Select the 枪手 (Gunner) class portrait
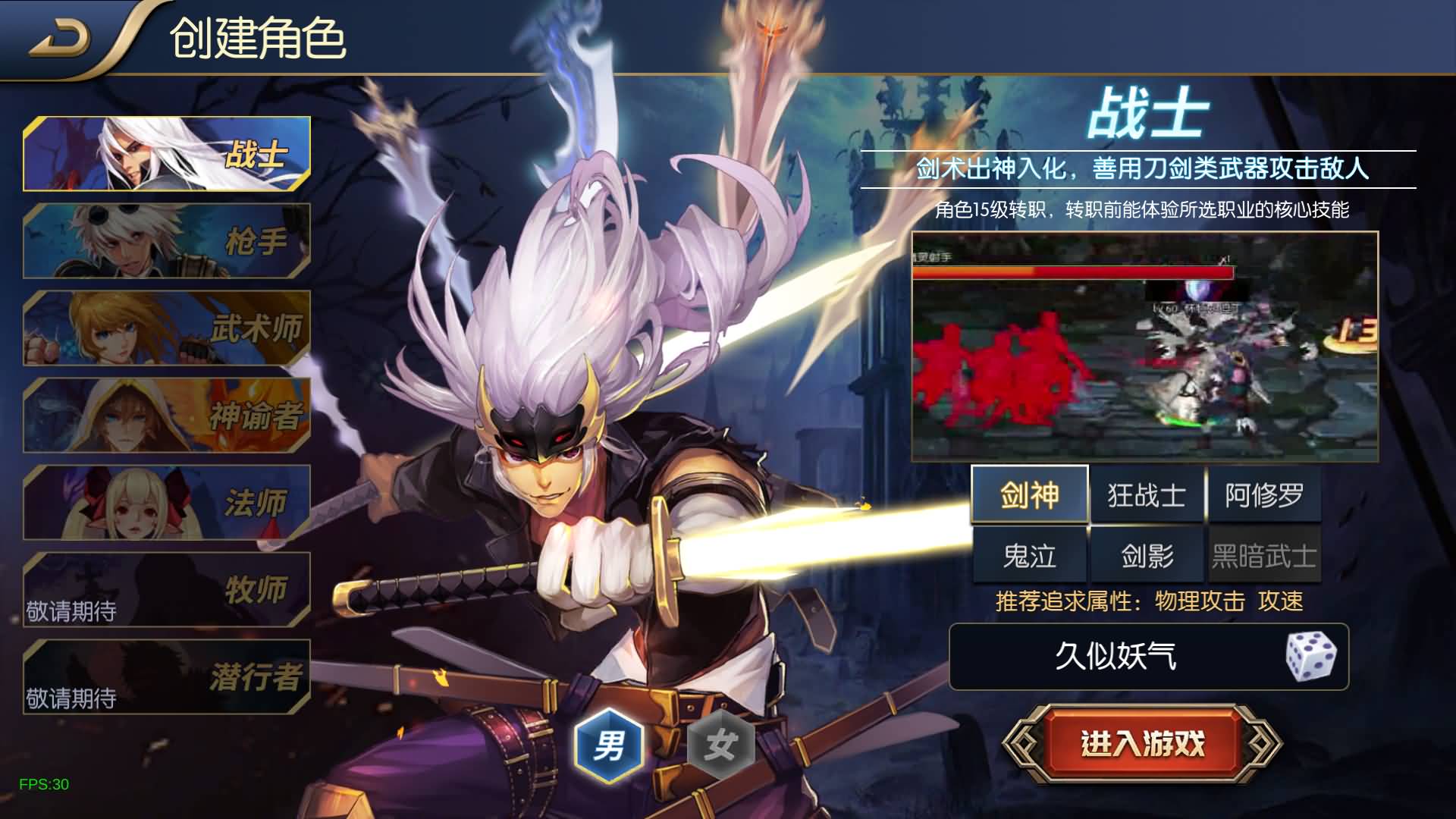Screen dimensions: 1456x819 [167, 241]
